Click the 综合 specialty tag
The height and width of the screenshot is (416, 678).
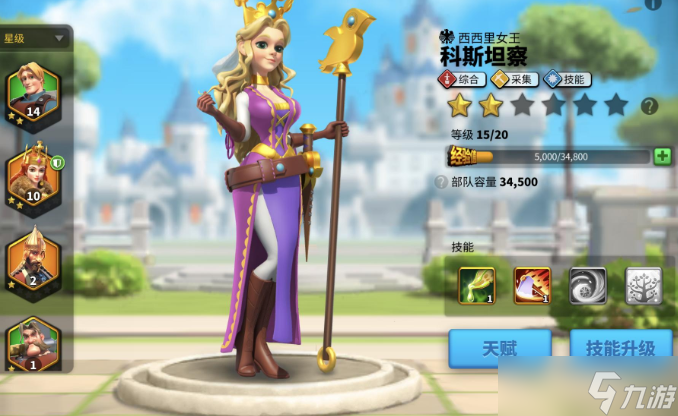pyautogui.click(x=461, y=79)
